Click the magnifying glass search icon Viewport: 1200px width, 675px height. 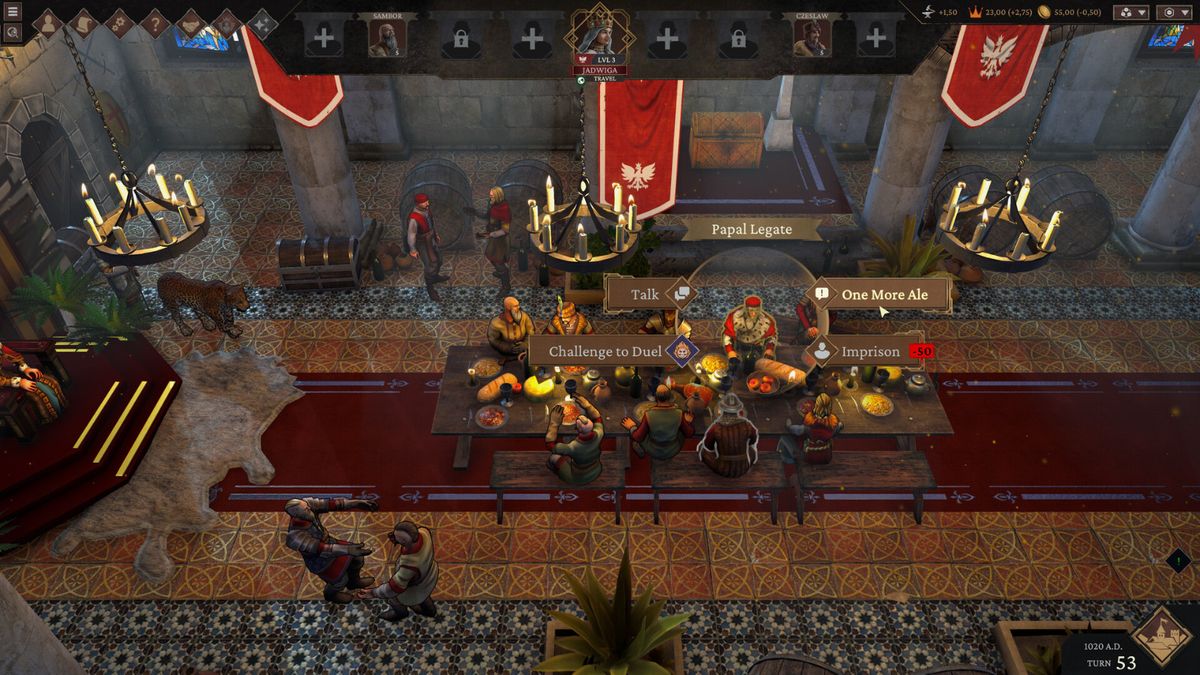(x=13, y=32)
